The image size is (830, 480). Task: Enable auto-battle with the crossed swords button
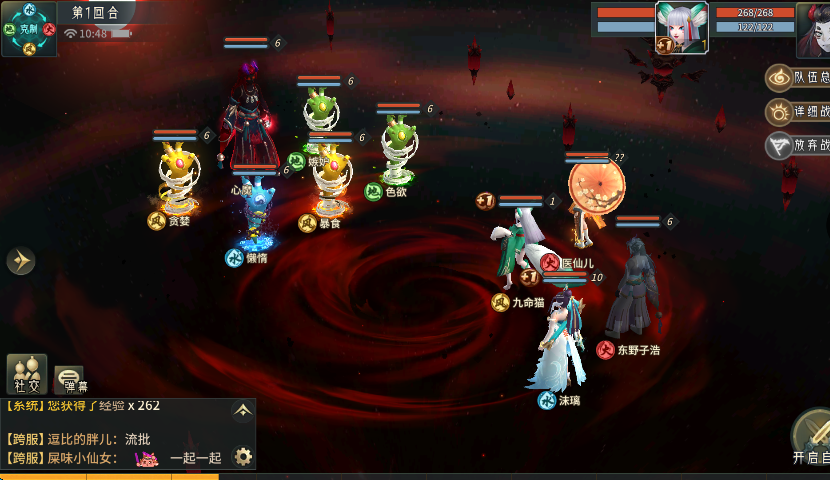[x=814, y=433]
